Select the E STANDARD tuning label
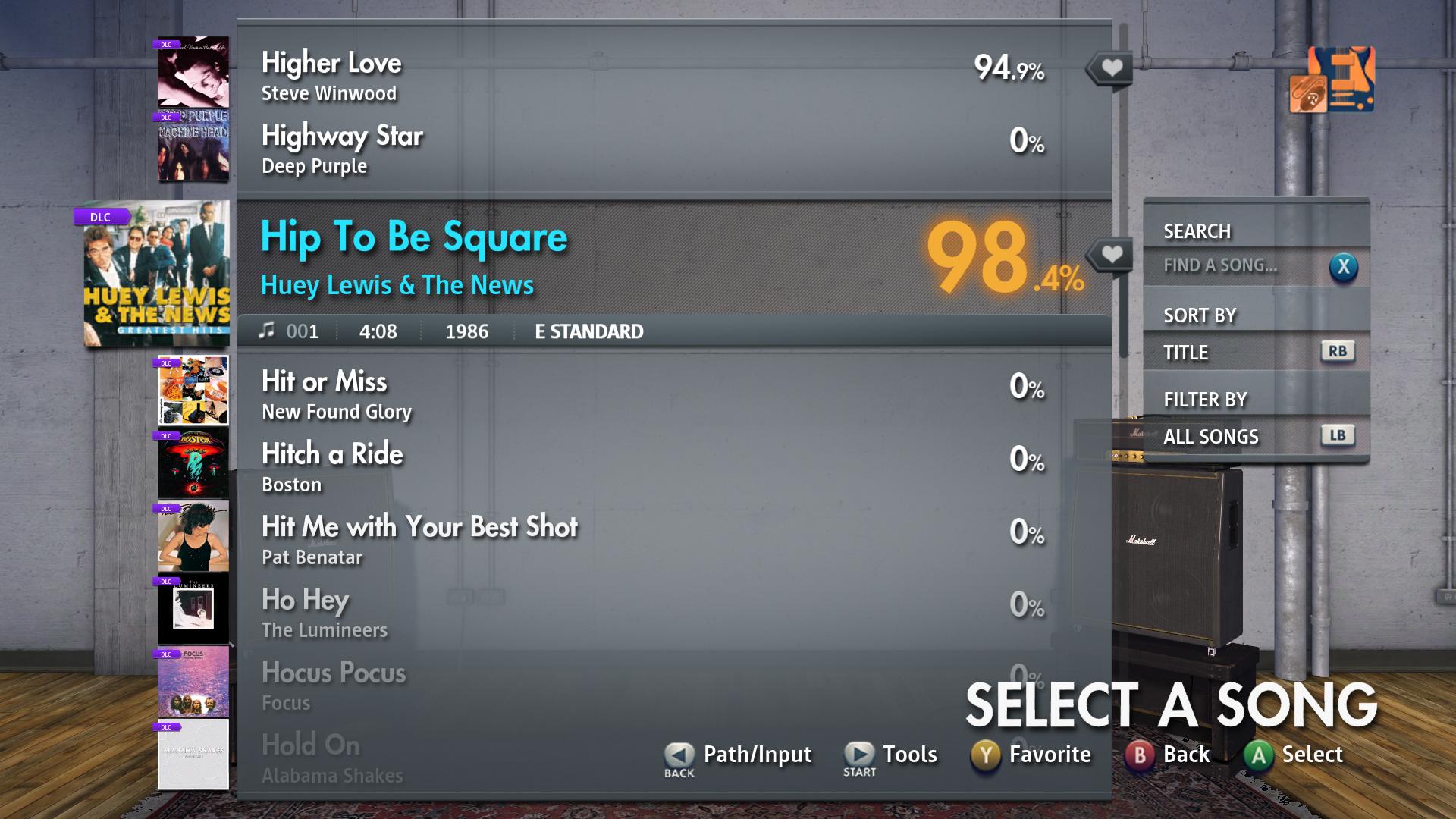1456x819 pixels. [x=588, y=331]
